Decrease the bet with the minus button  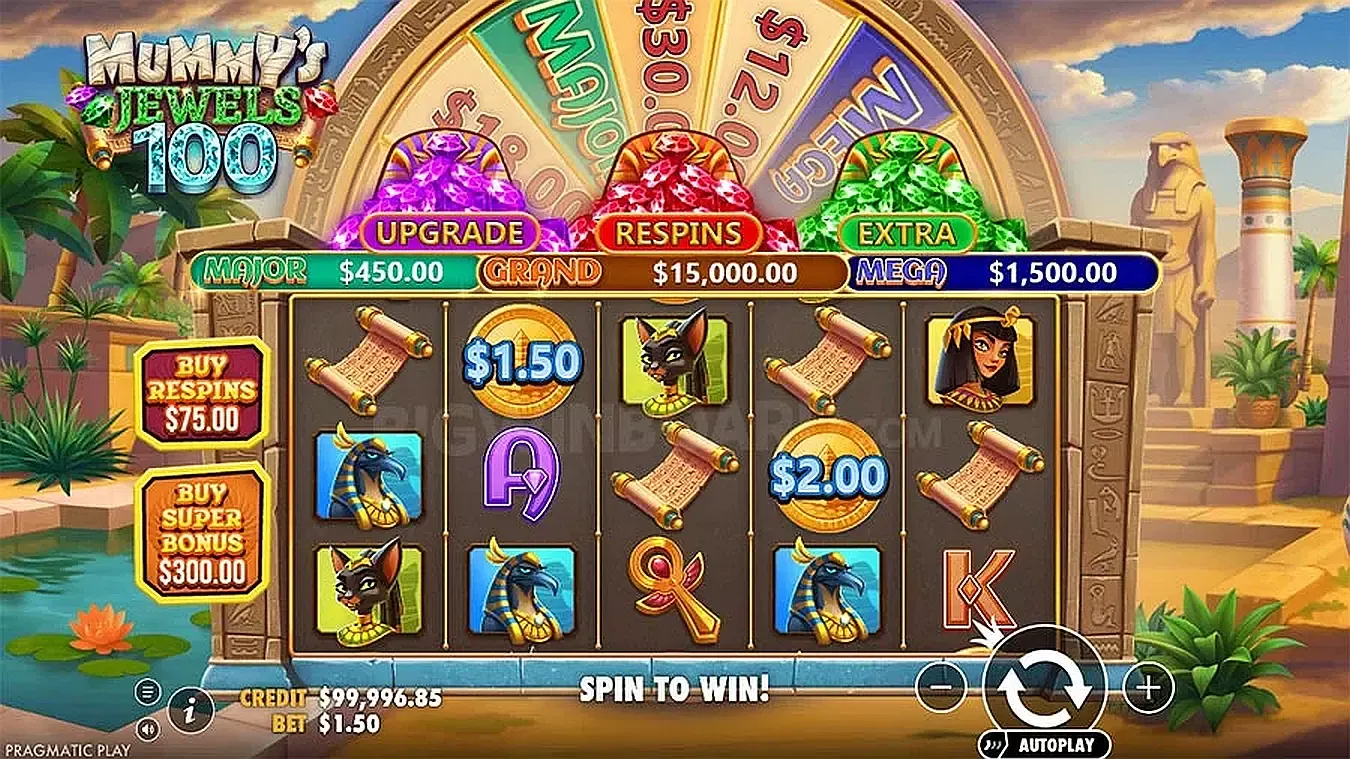(x=941, y=687)
